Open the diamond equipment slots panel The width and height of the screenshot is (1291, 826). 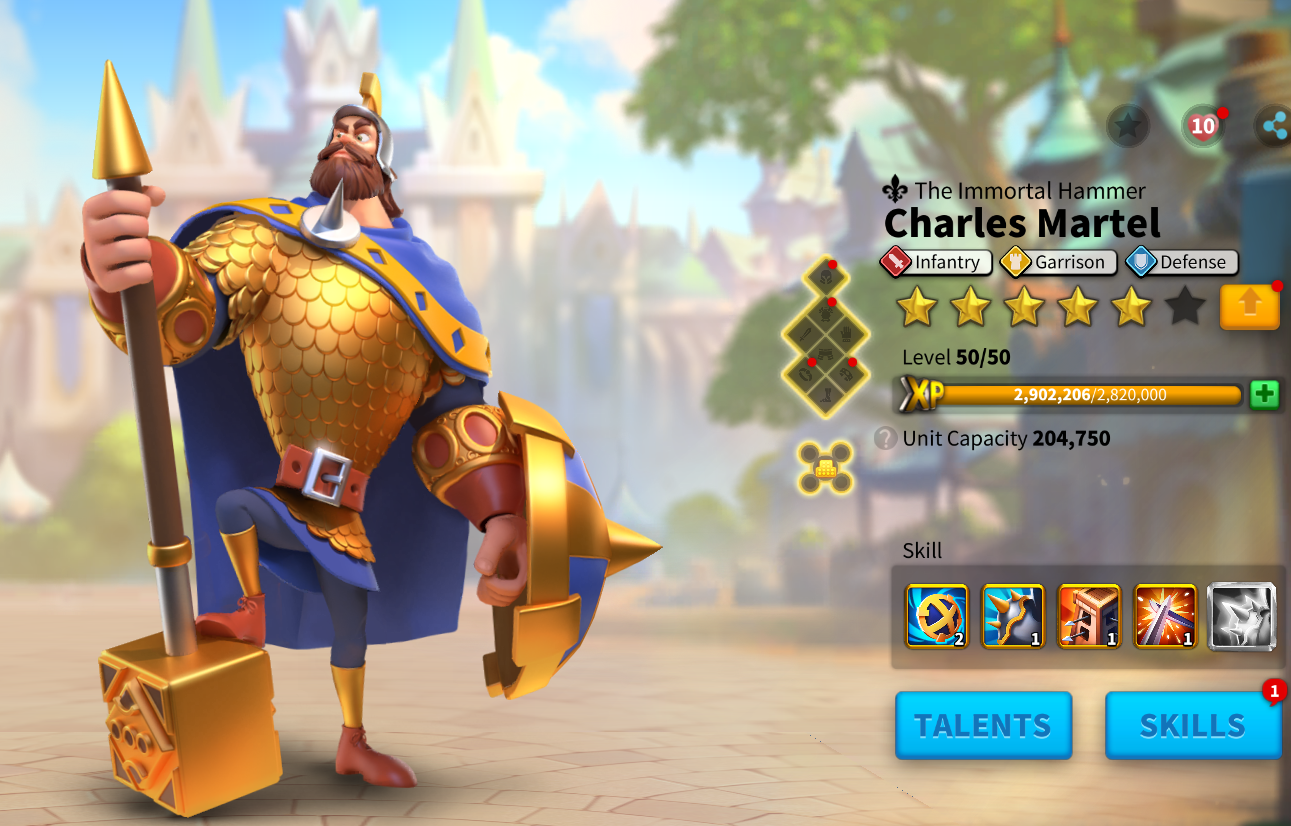point(824,338)
